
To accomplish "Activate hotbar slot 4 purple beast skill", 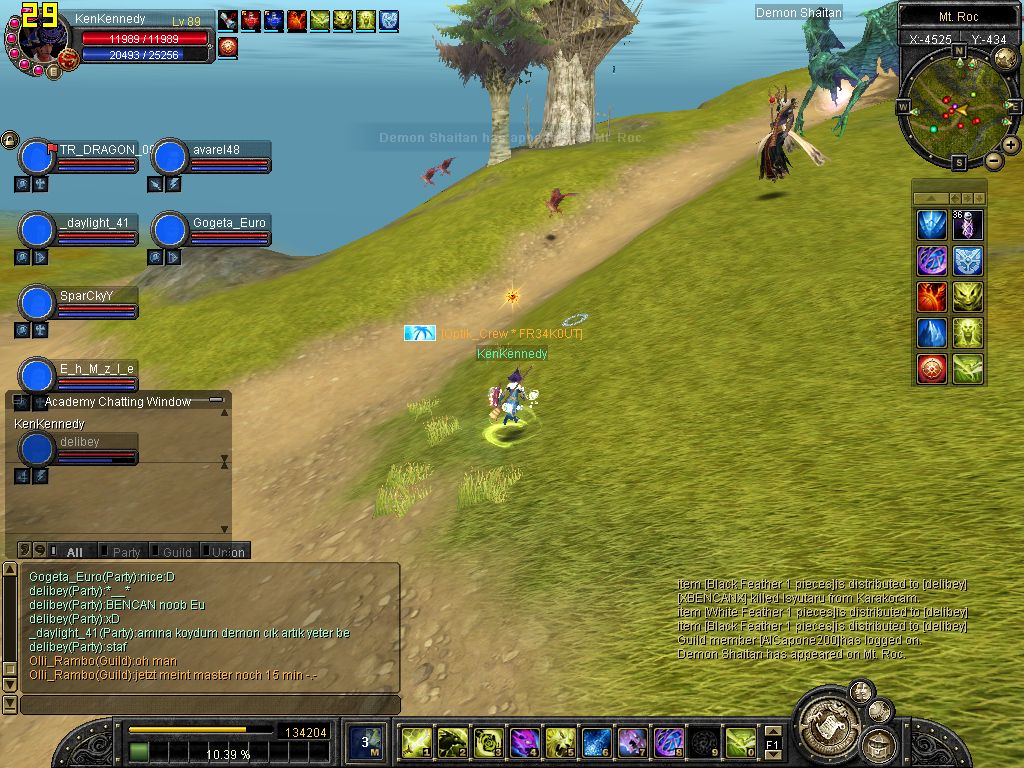I will click(524, 742).
